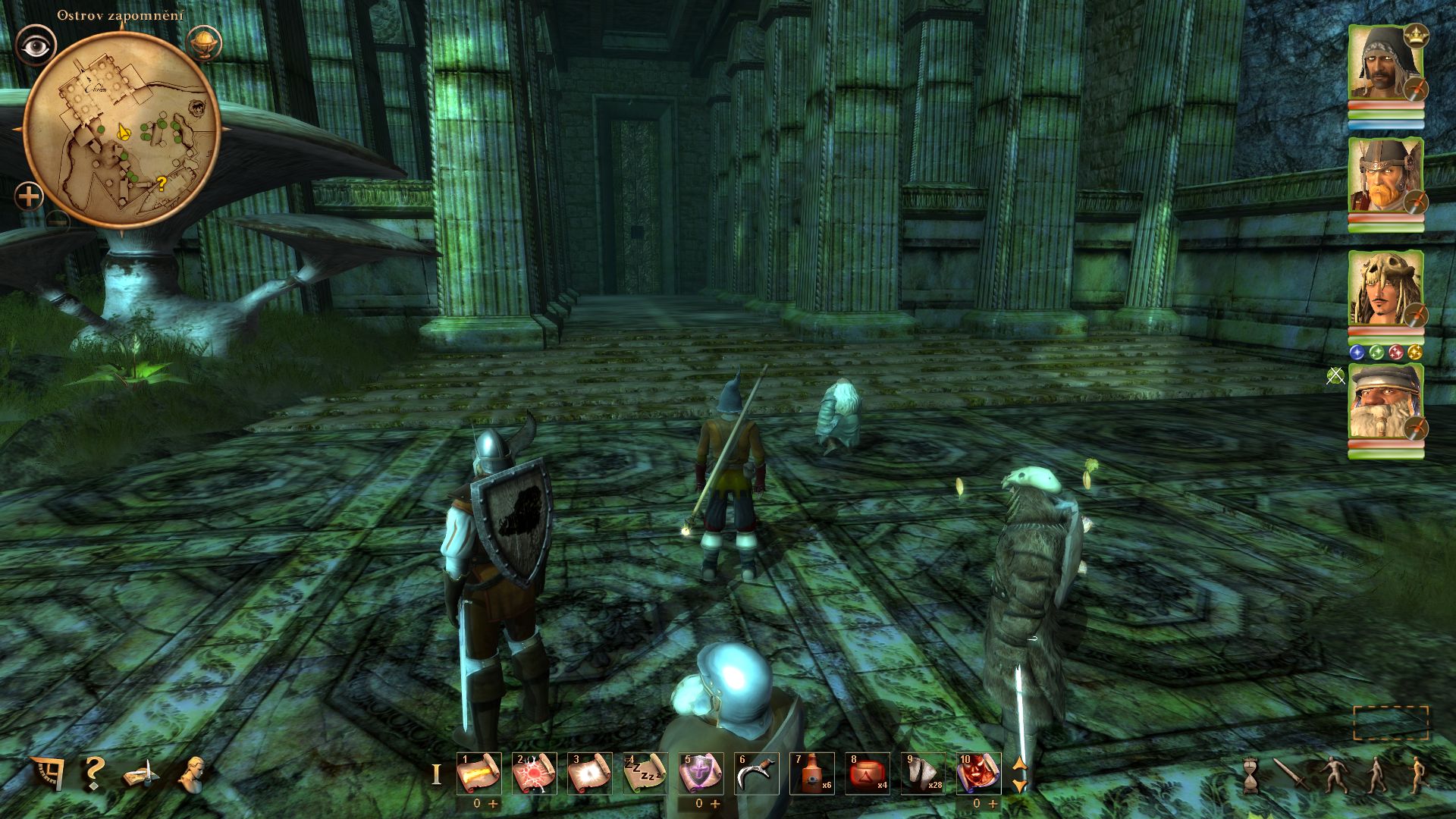Switch hotbar page with the up arrow
Image resolution: width=1456 pixels, height=819 pixels.
1021,764
